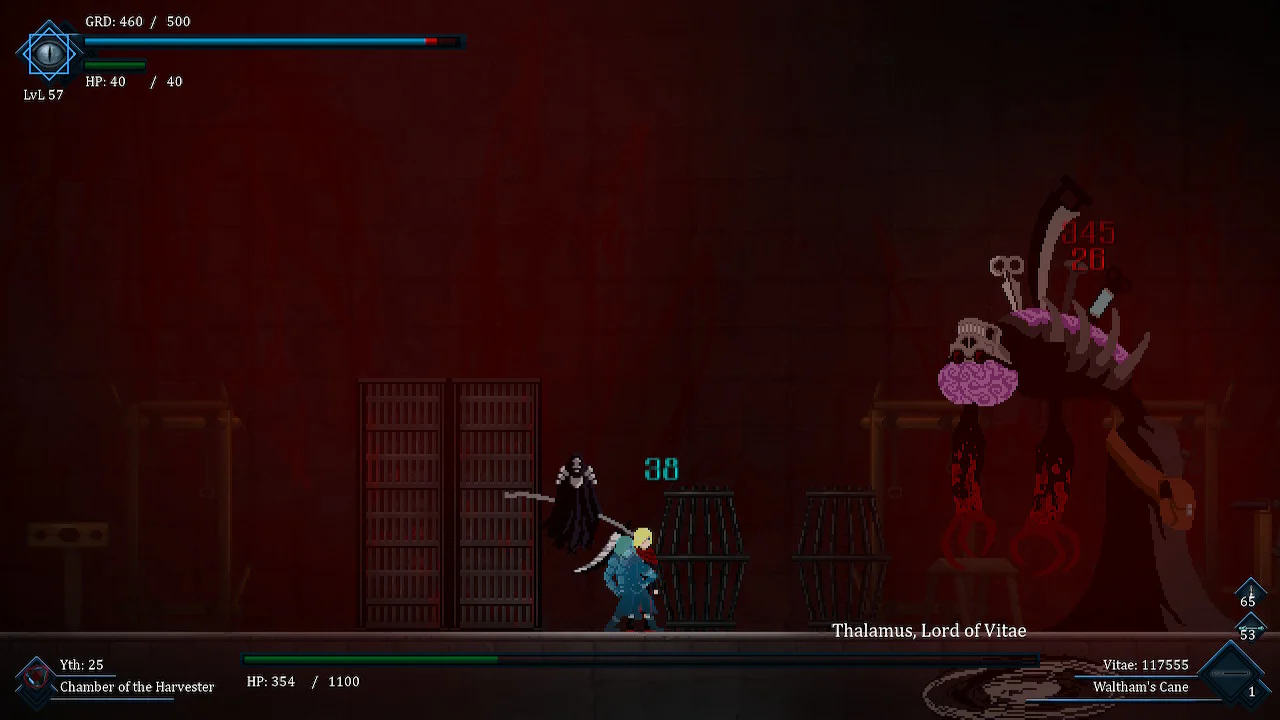
Task: Click the teal damage number 38
Action: point(662,469)
